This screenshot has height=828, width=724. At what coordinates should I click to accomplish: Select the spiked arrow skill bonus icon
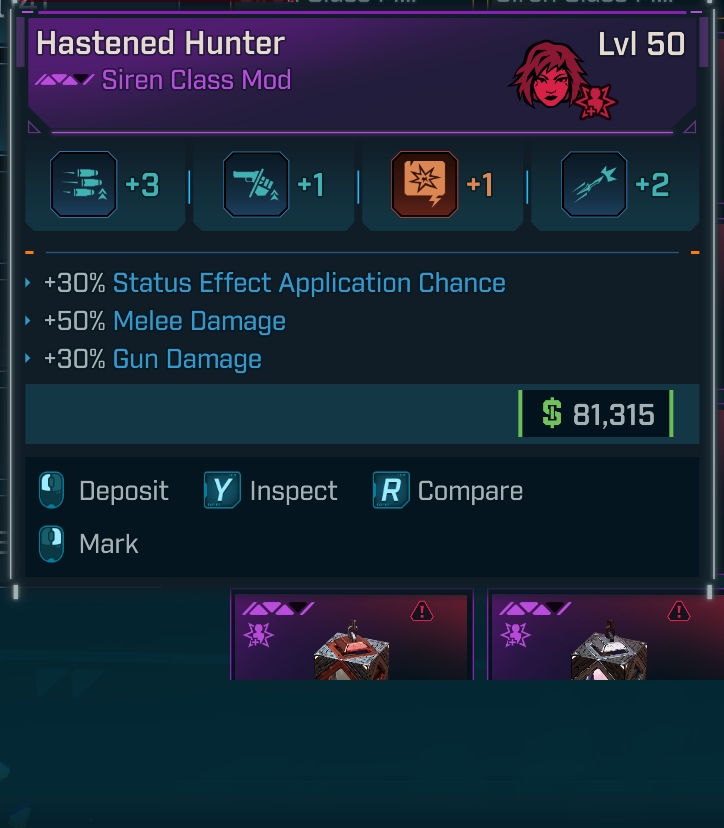click(595, 185)
